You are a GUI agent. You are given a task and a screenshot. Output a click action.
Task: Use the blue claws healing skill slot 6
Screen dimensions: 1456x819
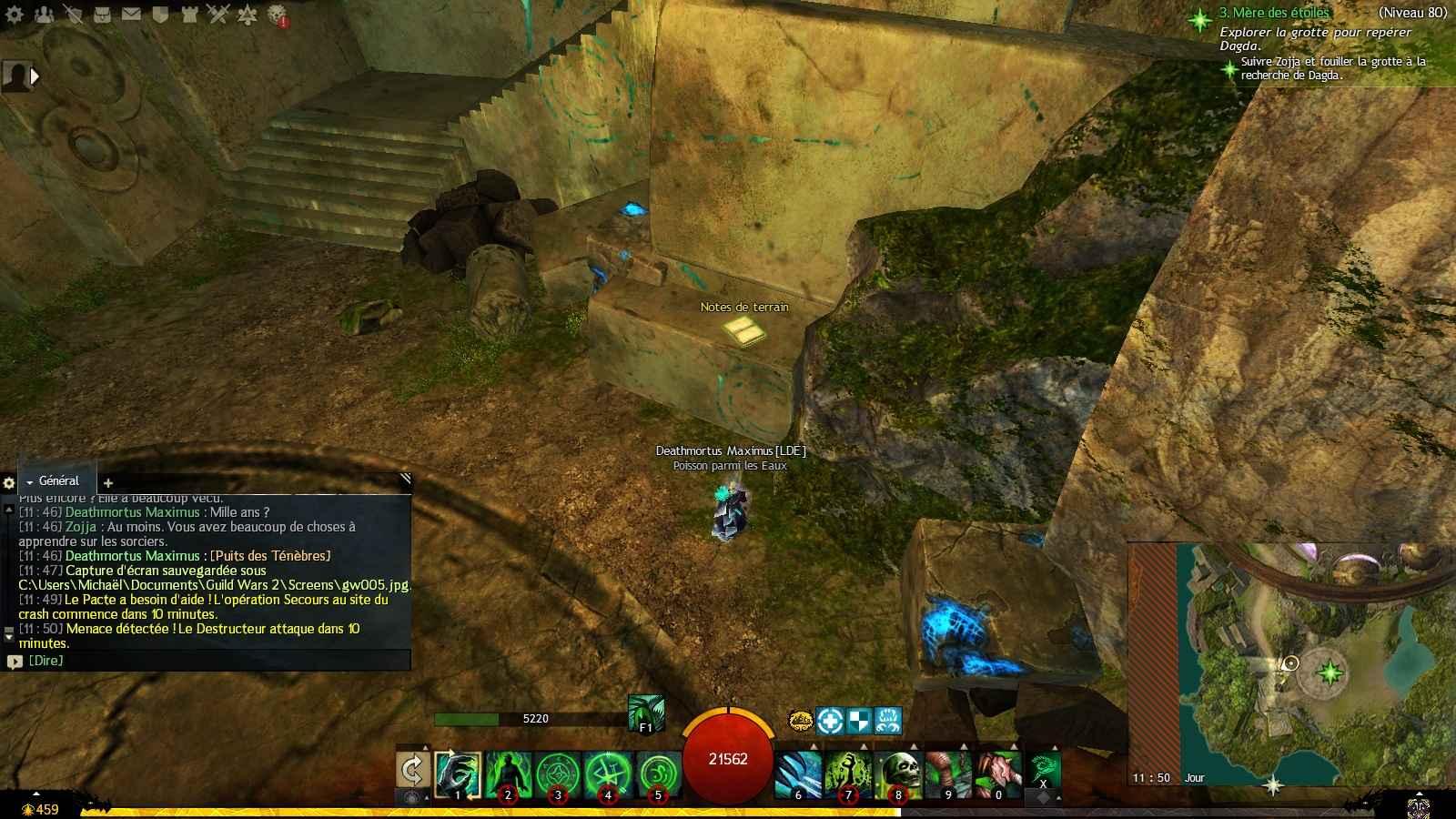tap(799, 774)
